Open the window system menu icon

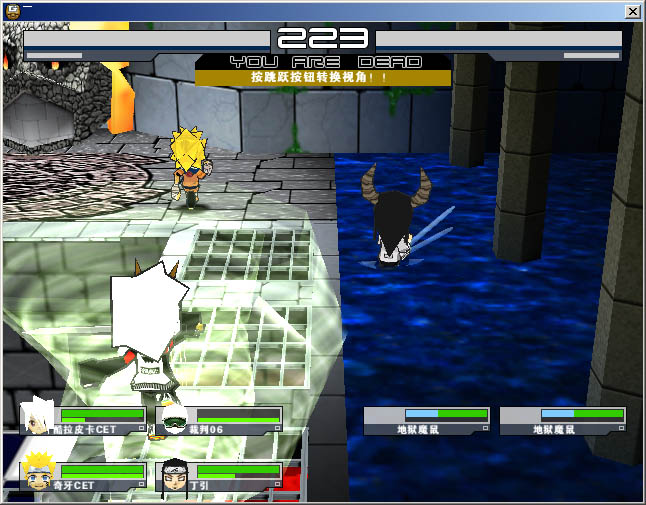pos(10,10)
